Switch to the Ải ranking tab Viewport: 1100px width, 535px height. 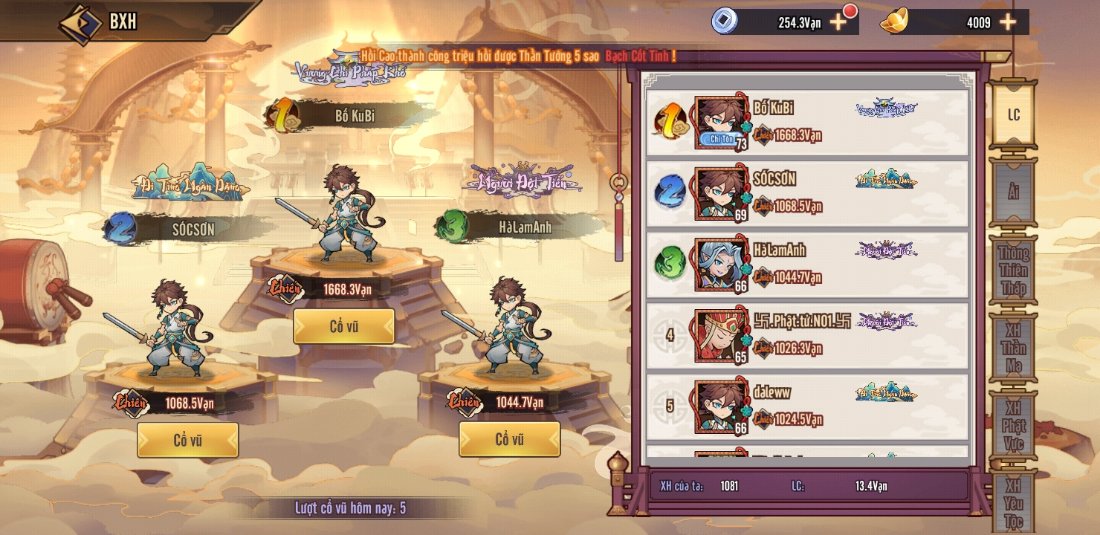[1013, 192]
